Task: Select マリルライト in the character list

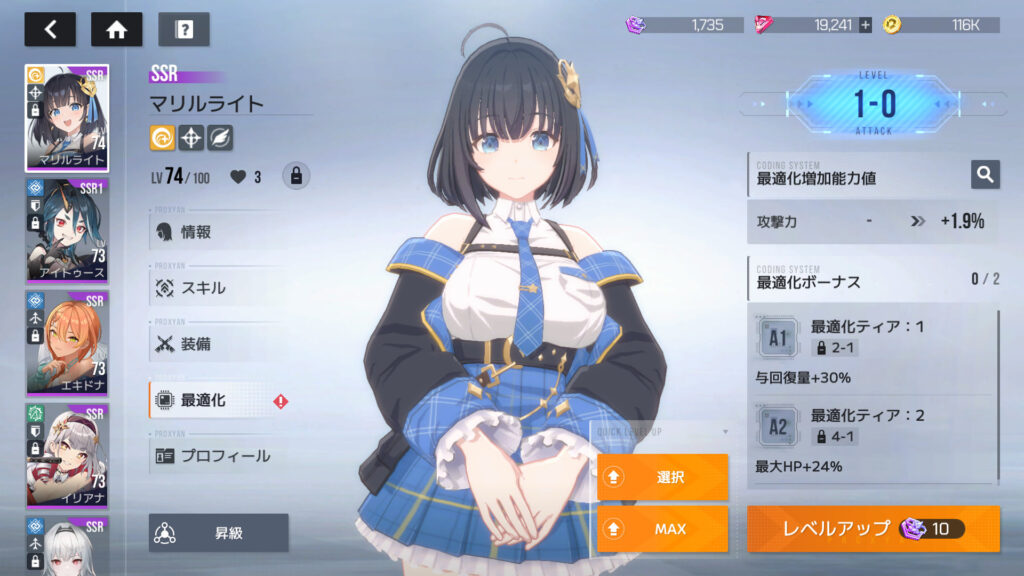Action: [x=66, y=118]
